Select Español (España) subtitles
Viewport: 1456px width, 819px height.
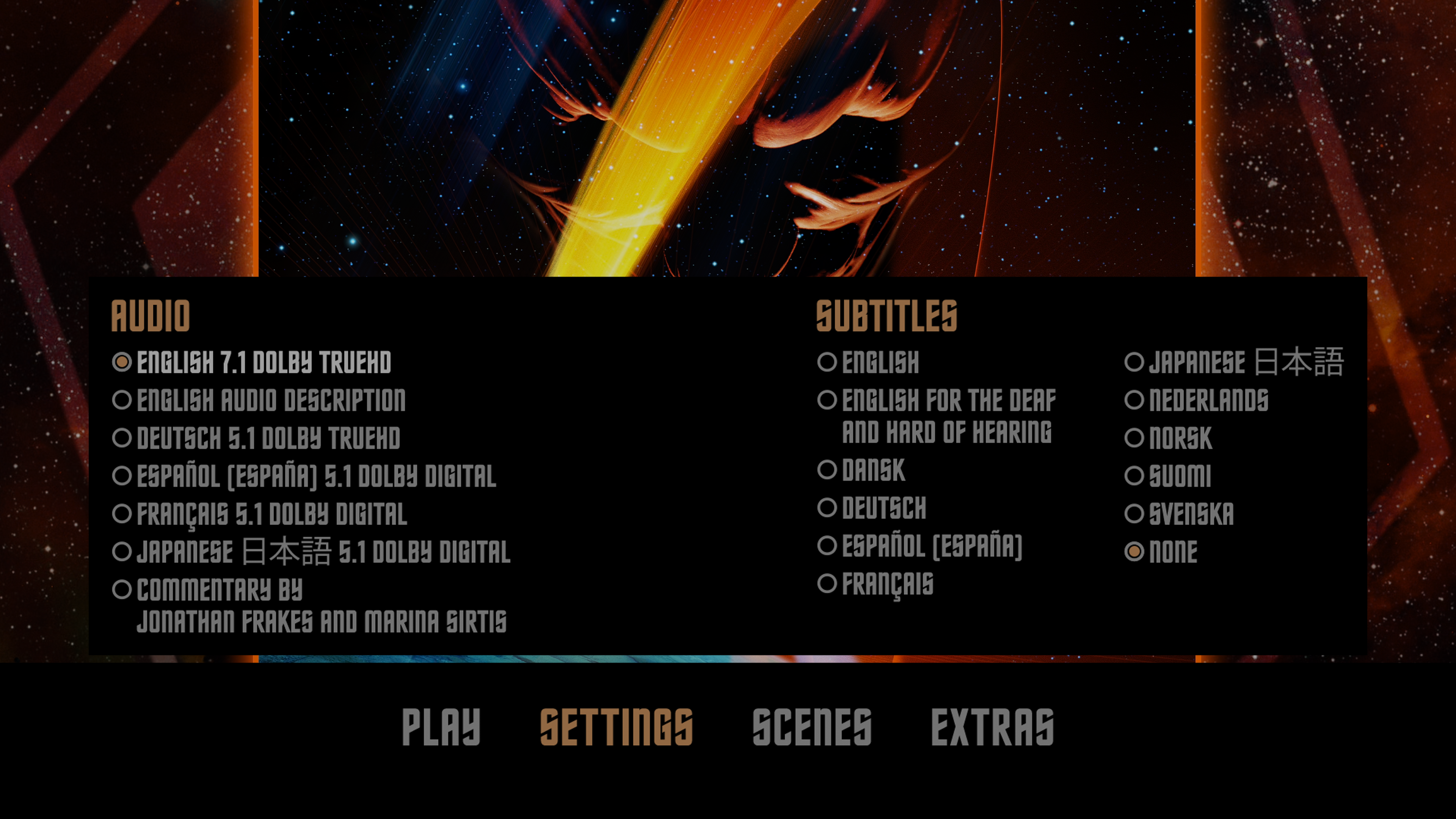pyautogui.click(x=932, y=546)
